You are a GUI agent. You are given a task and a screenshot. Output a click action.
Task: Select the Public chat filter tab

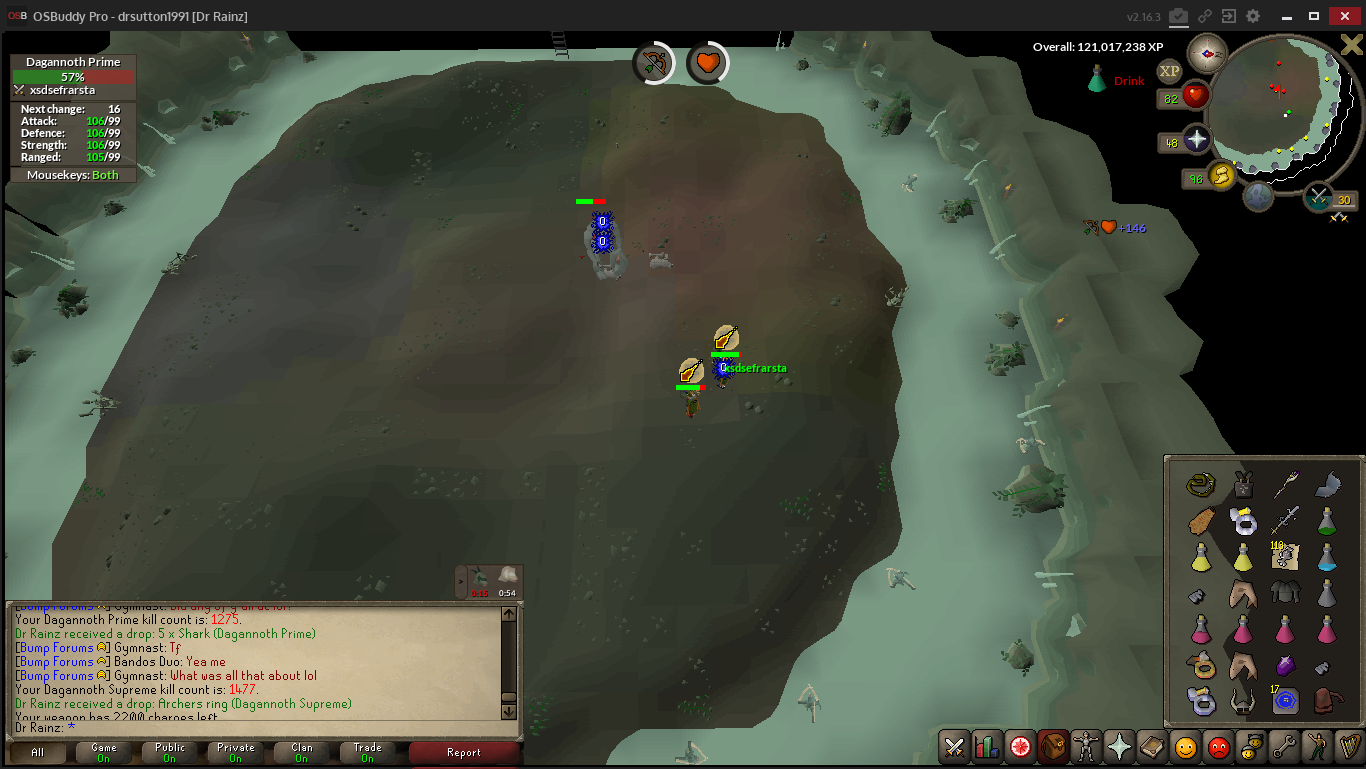click(170, 752)
